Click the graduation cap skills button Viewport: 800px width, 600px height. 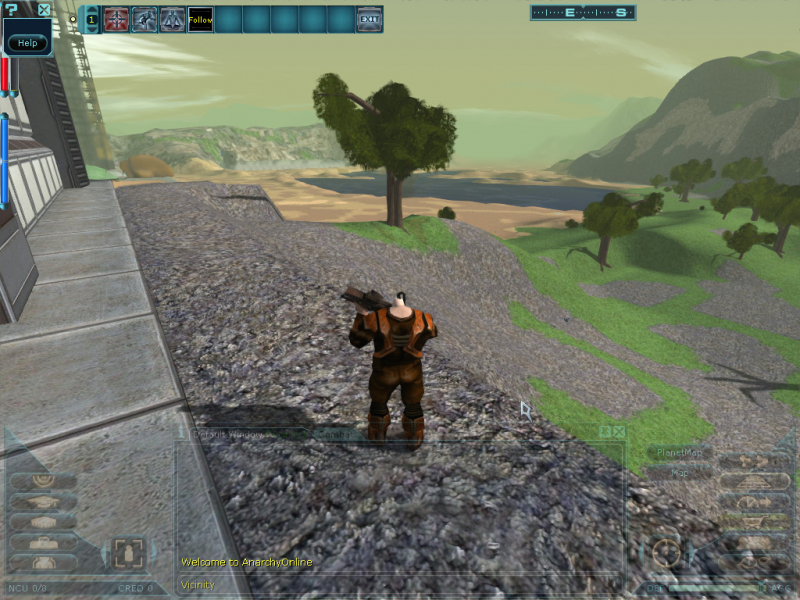tap(42, 501)
